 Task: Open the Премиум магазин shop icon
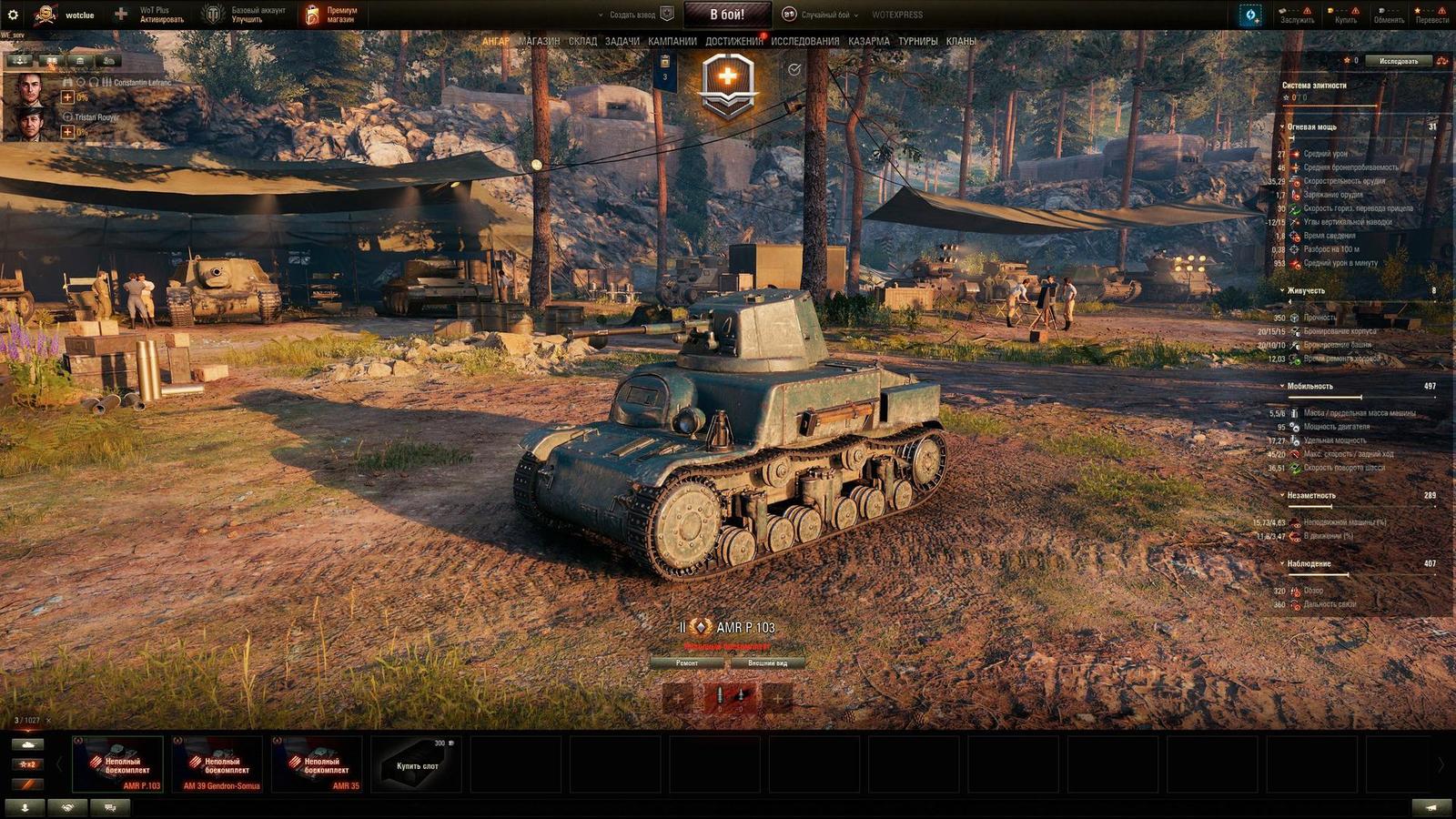(312, 13)
